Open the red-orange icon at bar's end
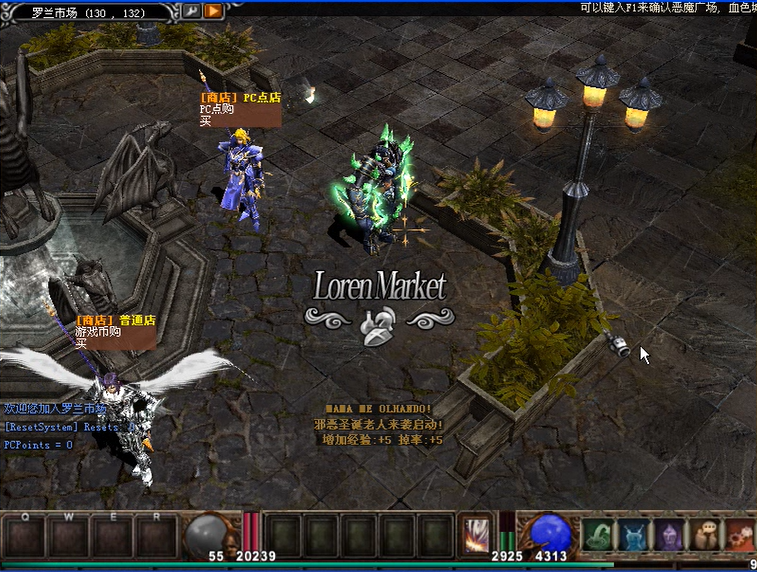757x572 pixels. (741, 535)
